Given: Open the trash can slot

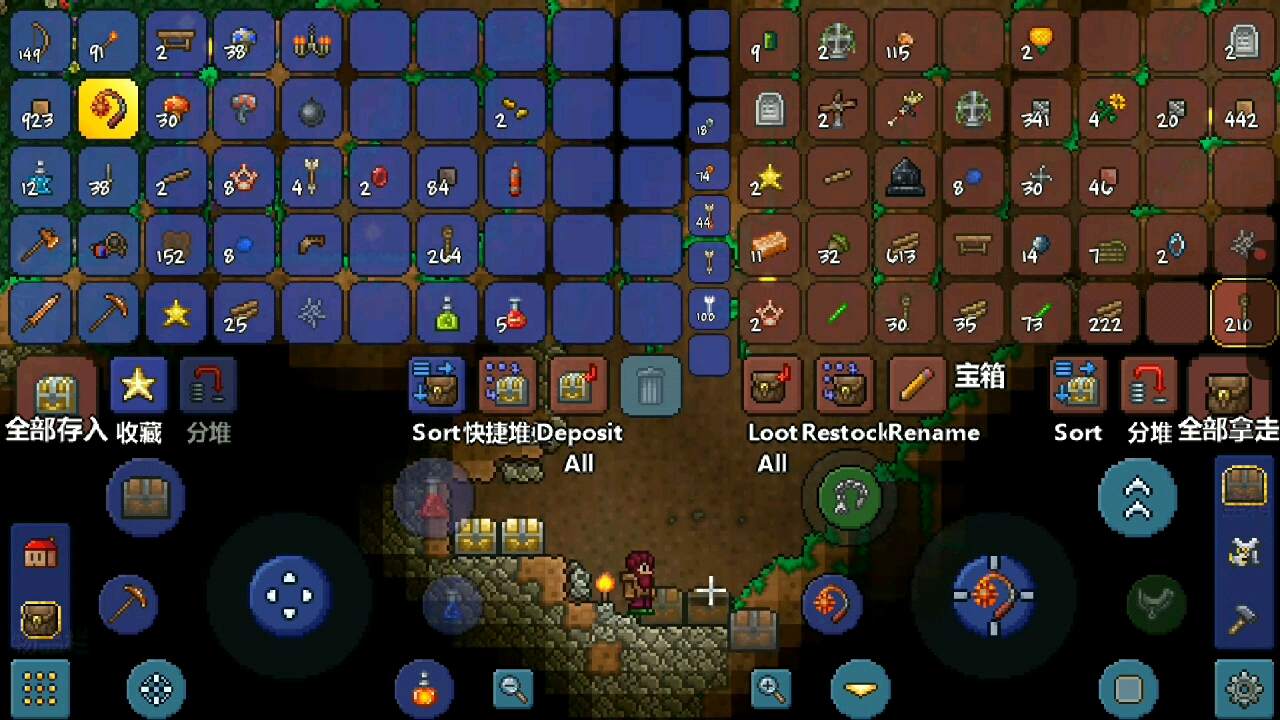Looking at the screenshot, I should tap(650, 386).
